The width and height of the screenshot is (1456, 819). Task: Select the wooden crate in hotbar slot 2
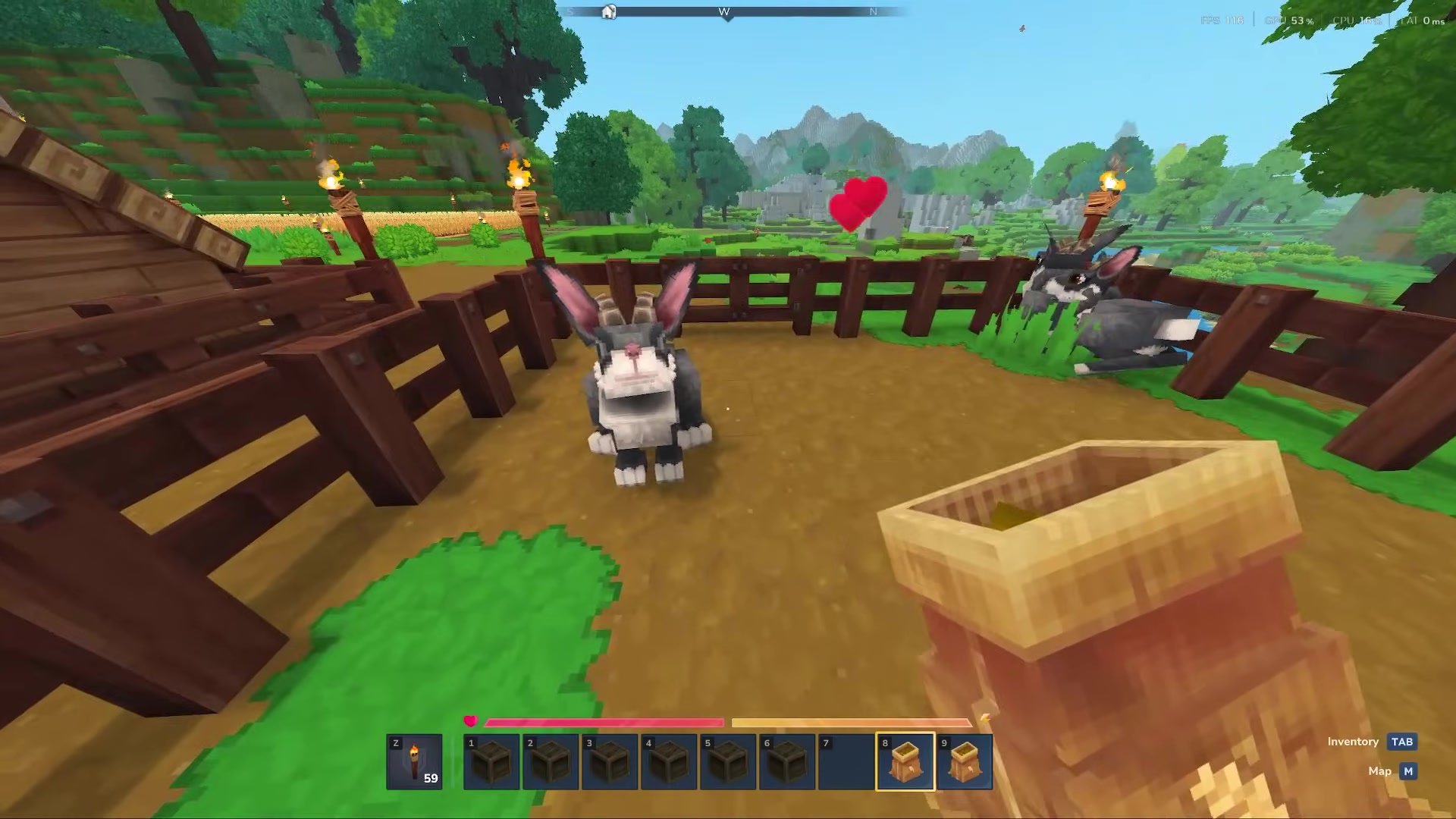(550, 761)
